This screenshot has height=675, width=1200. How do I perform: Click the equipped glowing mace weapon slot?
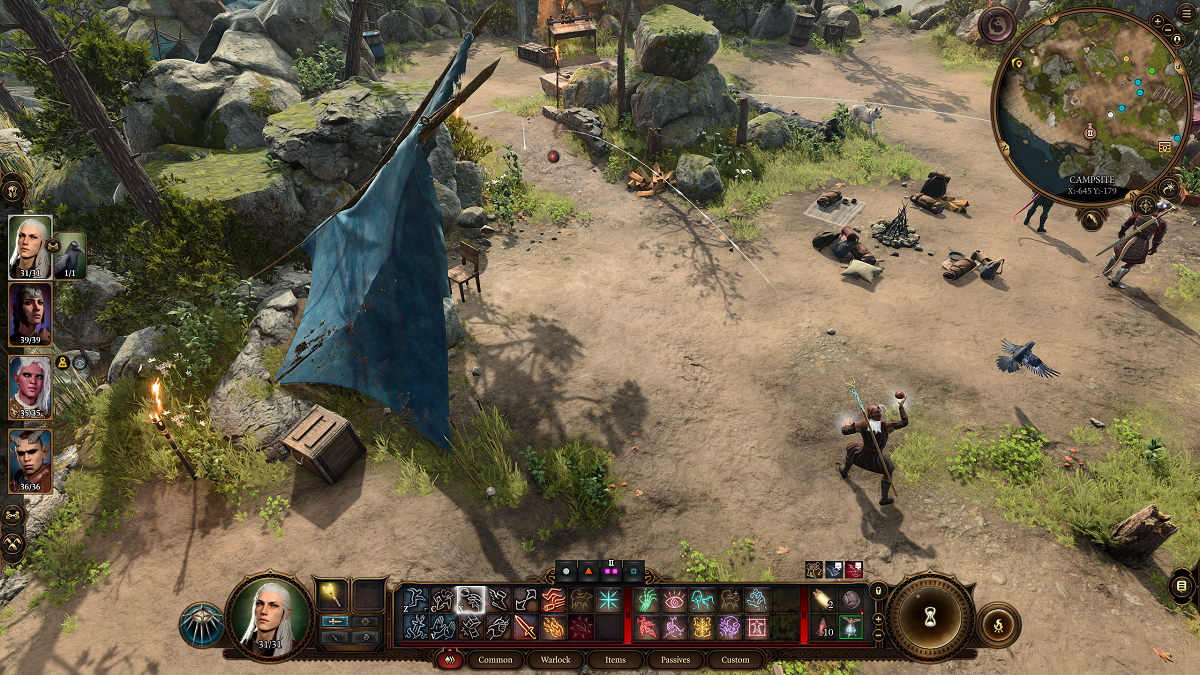331,595
